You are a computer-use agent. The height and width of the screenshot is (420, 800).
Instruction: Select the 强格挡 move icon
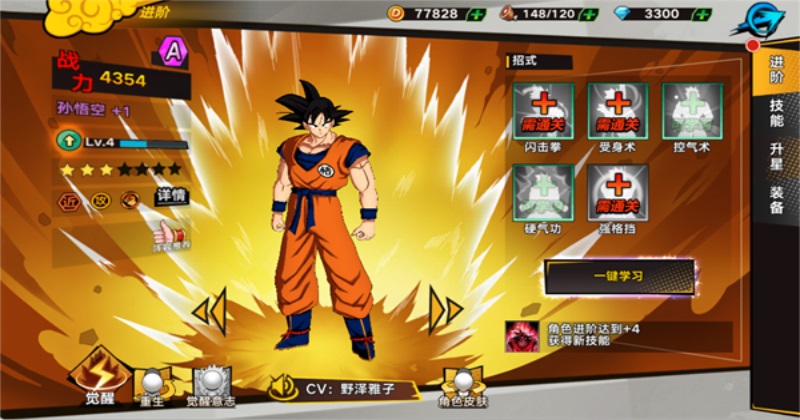click(x=617, y=192)
